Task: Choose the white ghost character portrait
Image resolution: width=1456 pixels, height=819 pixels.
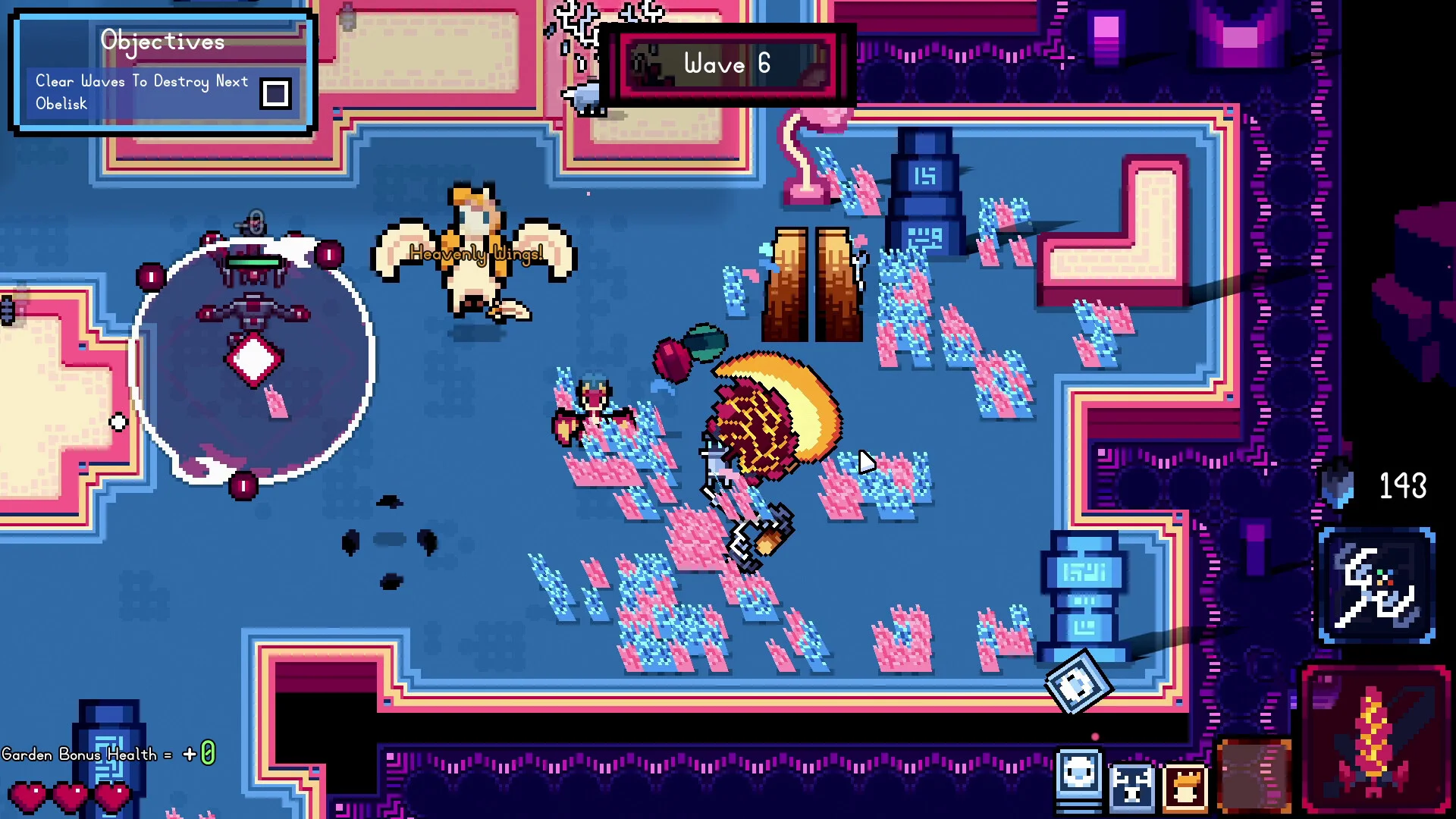Action: [1078, 779]
